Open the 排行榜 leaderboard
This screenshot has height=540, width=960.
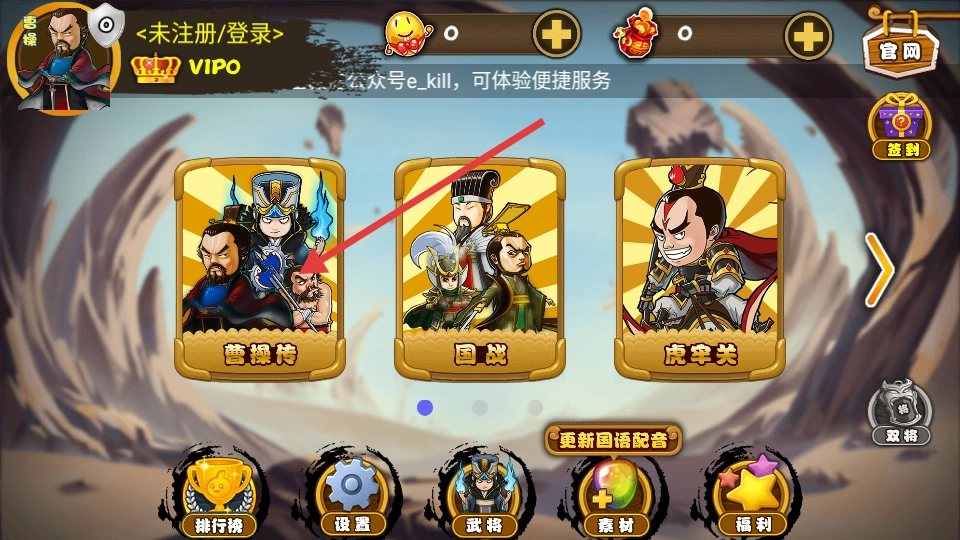(x=219, y=496)
